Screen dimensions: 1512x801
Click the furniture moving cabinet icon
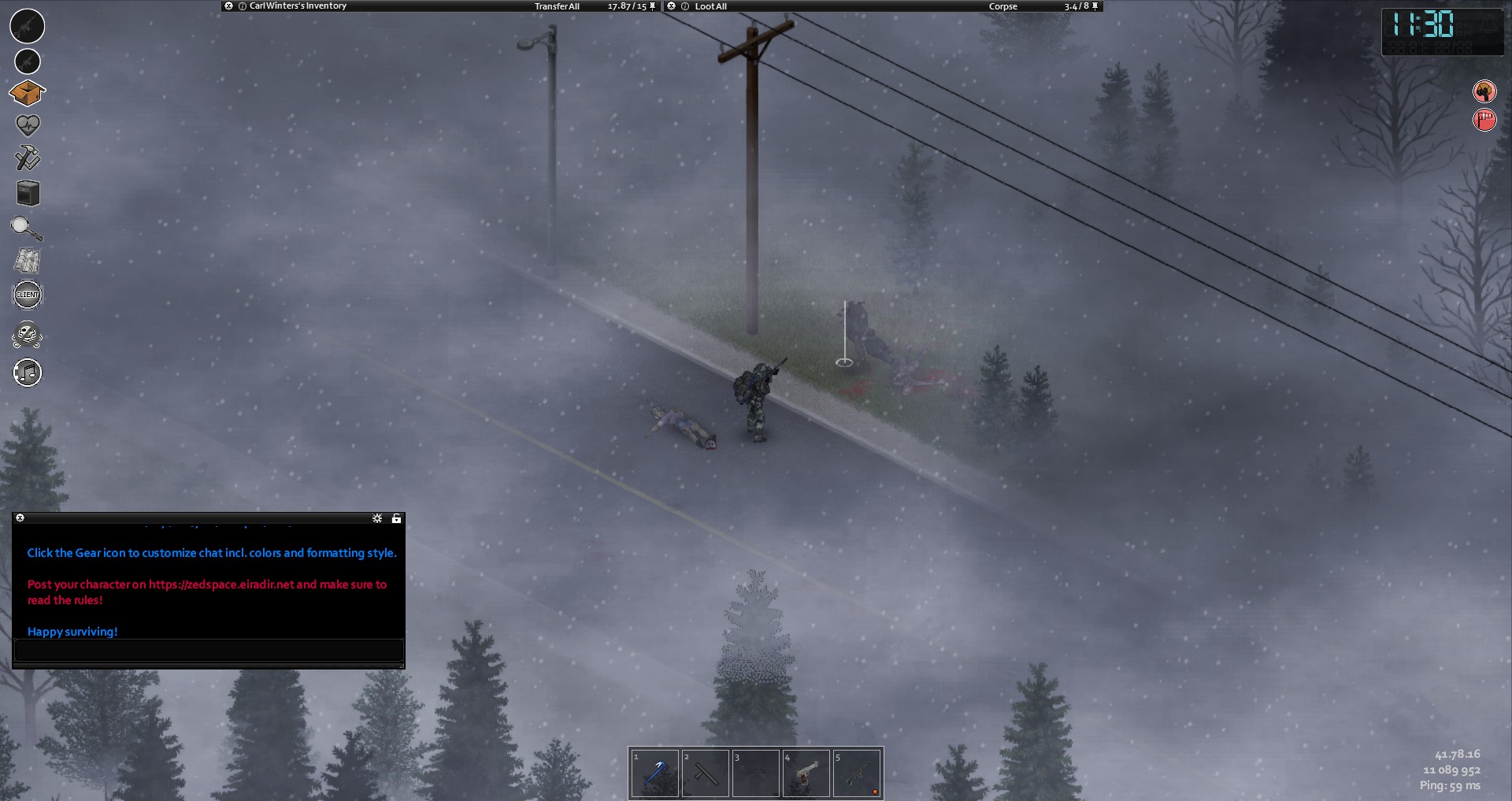(x=28, y=193)
